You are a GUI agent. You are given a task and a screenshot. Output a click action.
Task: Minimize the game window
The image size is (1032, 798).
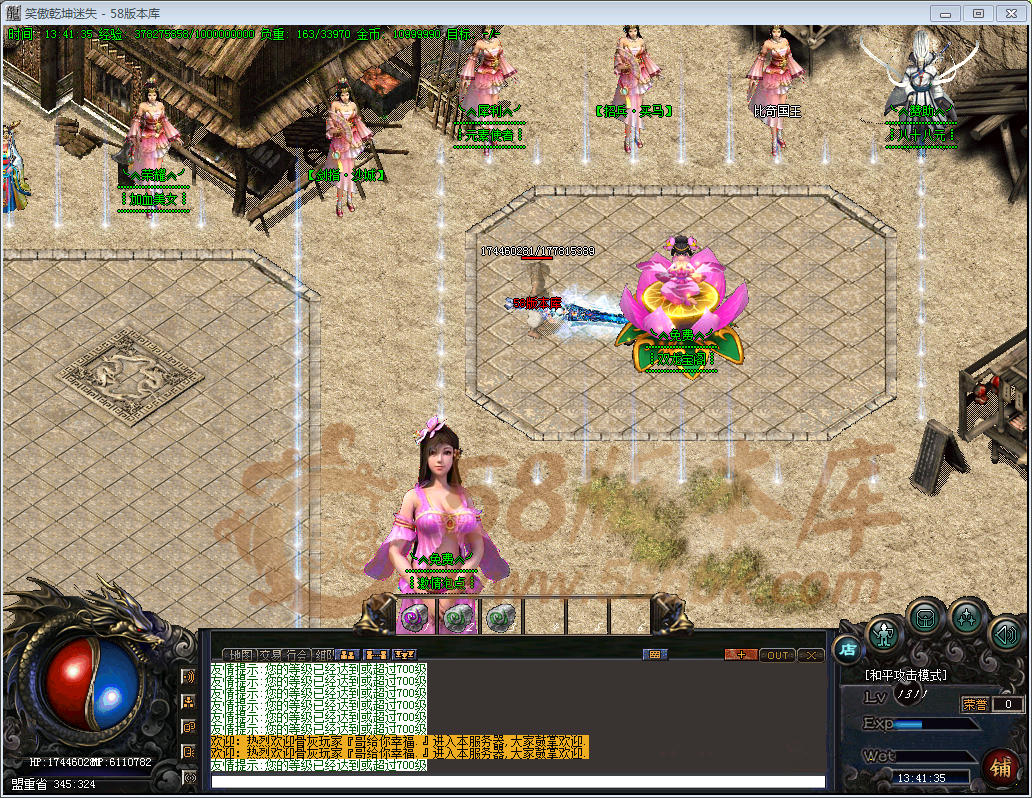[947, 13]
